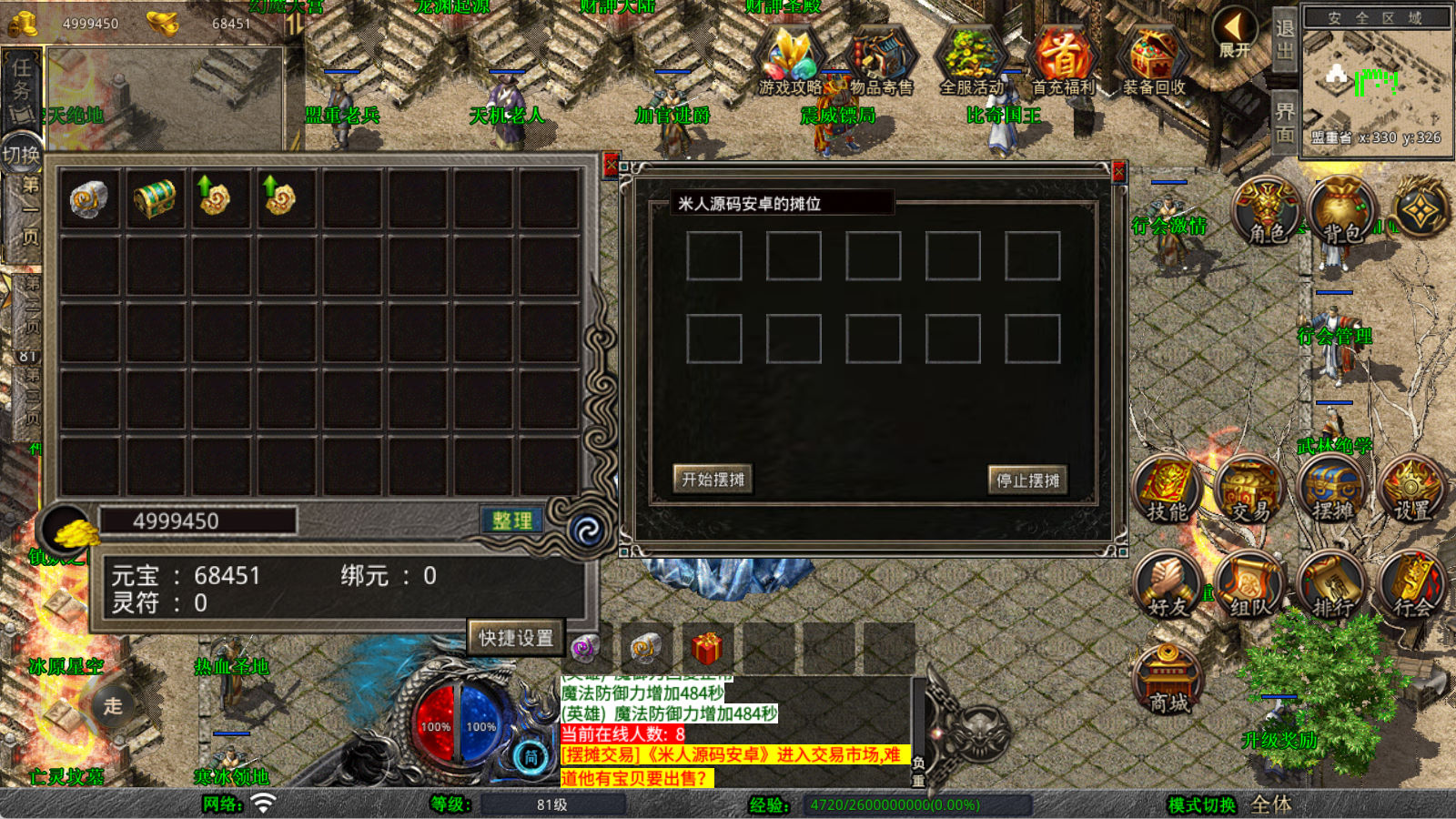Open the 设置 settings icon

click(1411, 491)
